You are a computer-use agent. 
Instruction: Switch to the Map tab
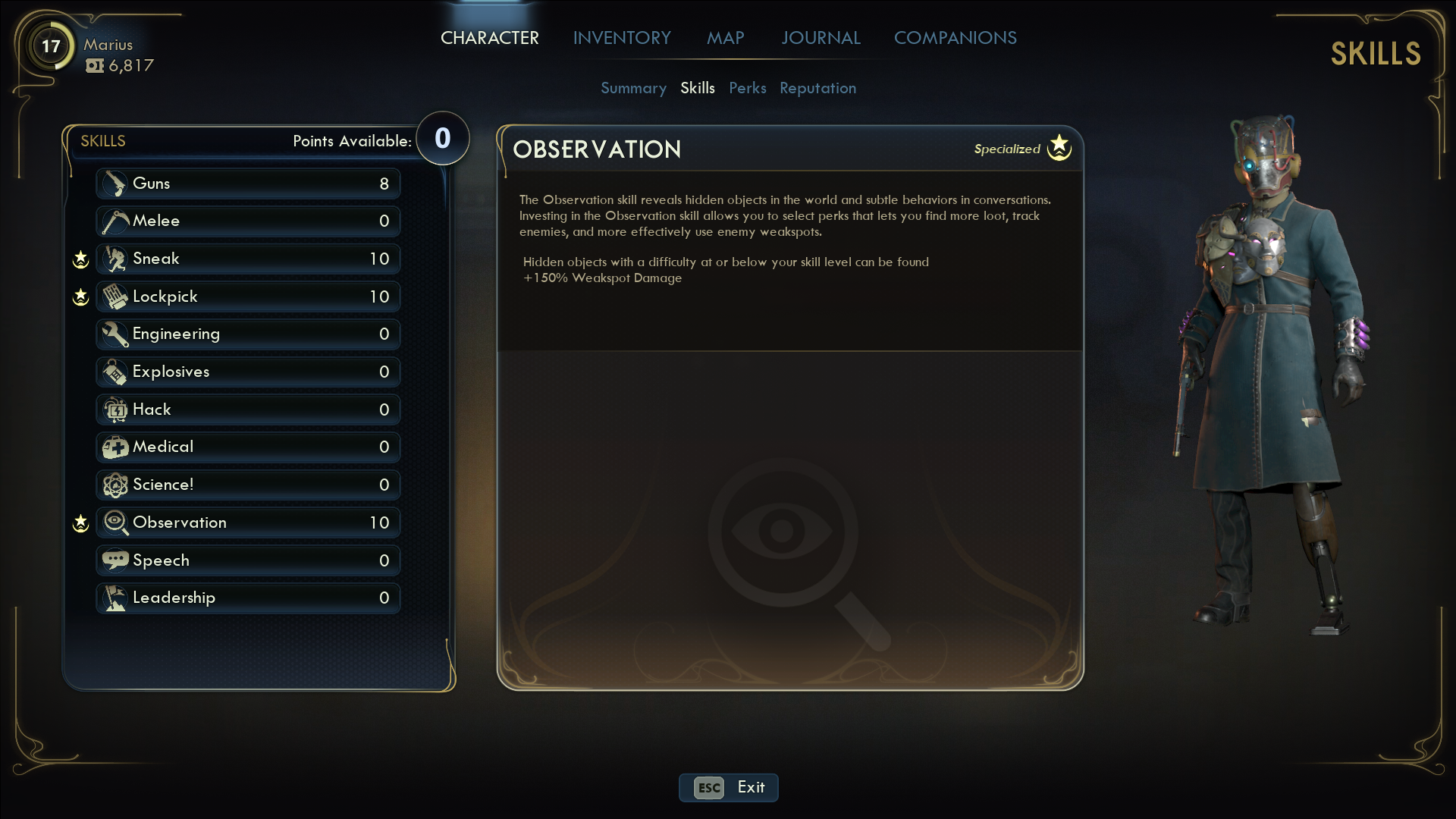click(725, 38)
